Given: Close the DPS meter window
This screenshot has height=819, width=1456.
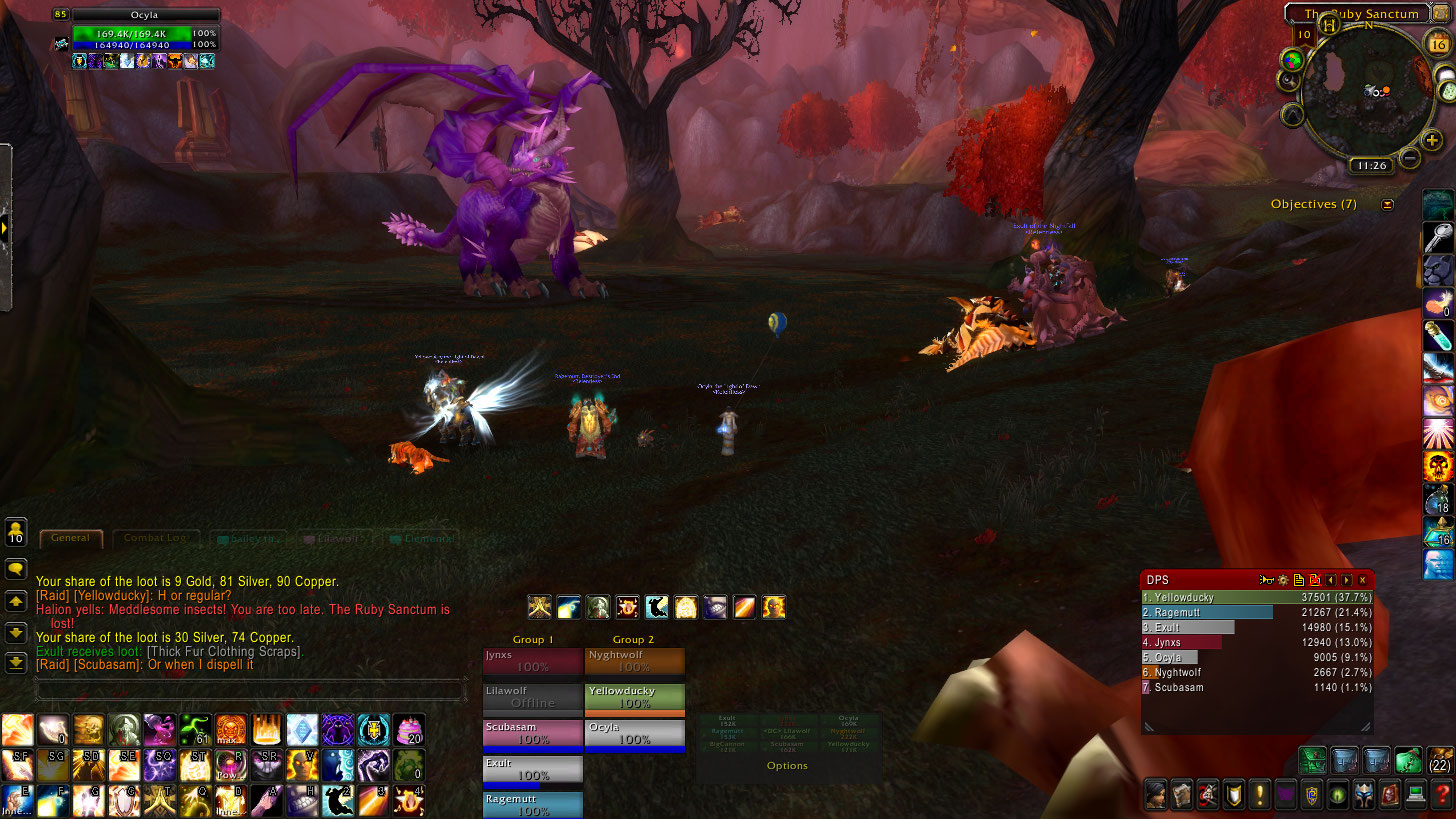Looking at the screenshot, I should (x=1362, y=580).
